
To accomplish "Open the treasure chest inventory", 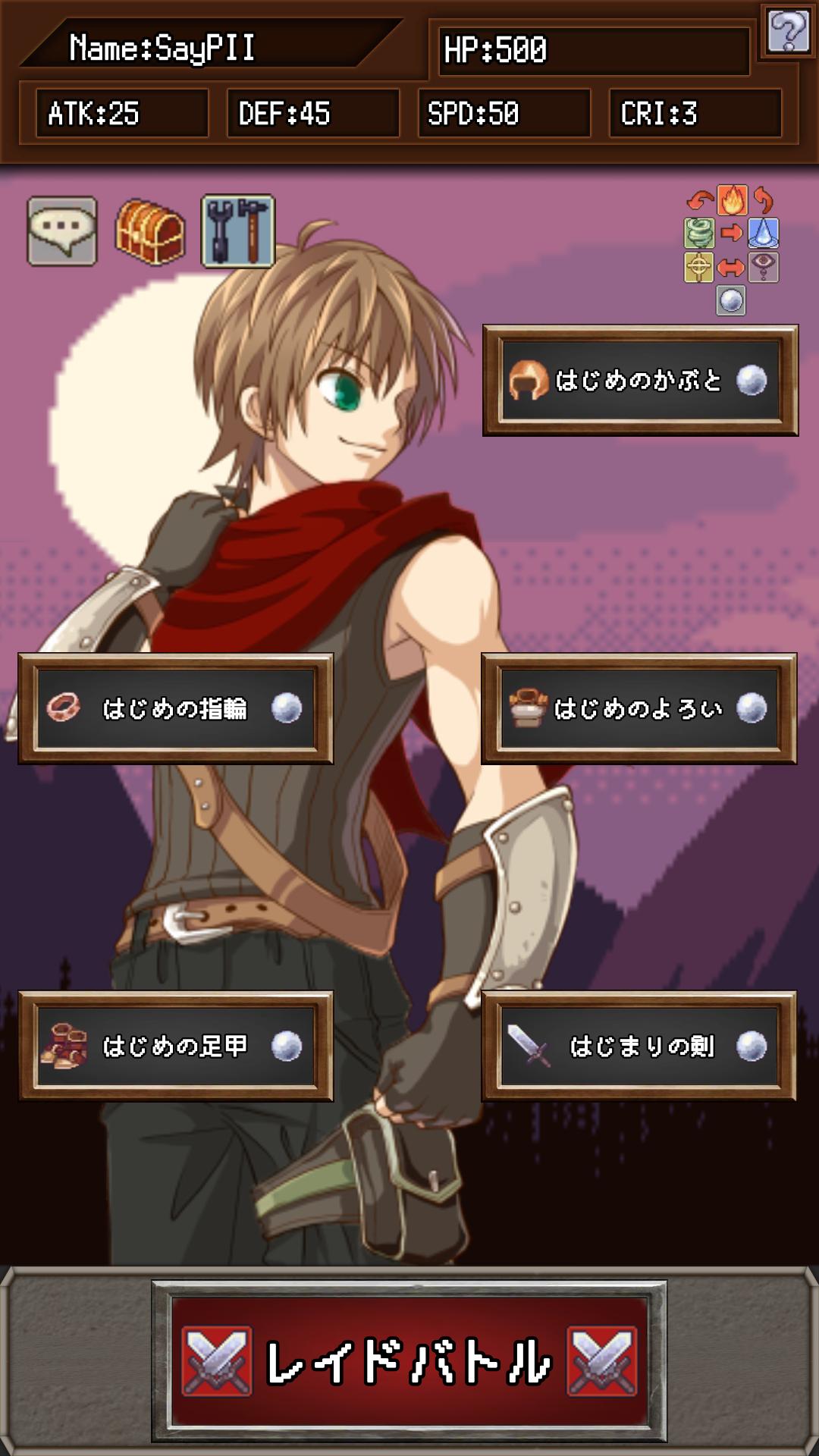I will pyautogui.click(x=150, y=231).
